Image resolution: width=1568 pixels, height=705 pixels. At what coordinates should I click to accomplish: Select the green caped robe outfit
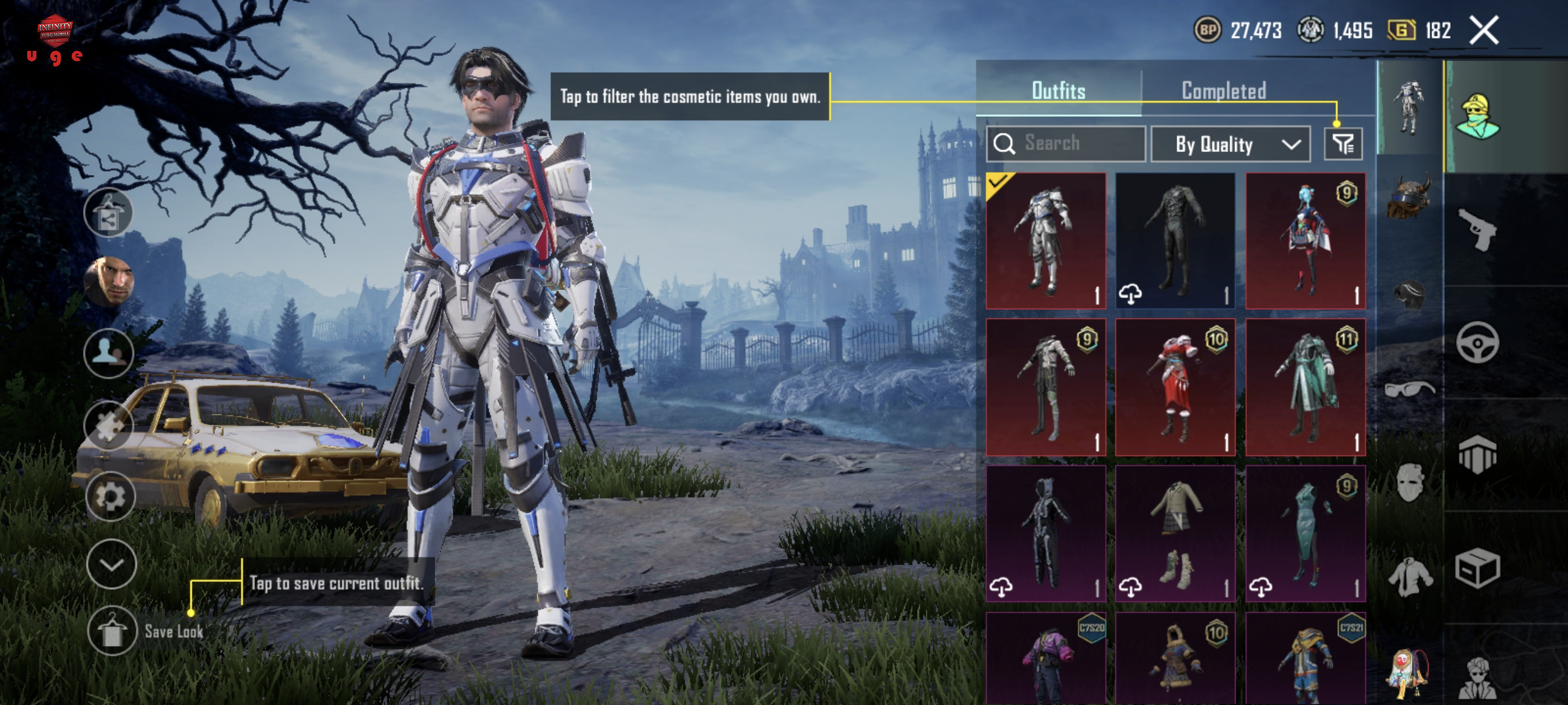[x=1305, y=387]
